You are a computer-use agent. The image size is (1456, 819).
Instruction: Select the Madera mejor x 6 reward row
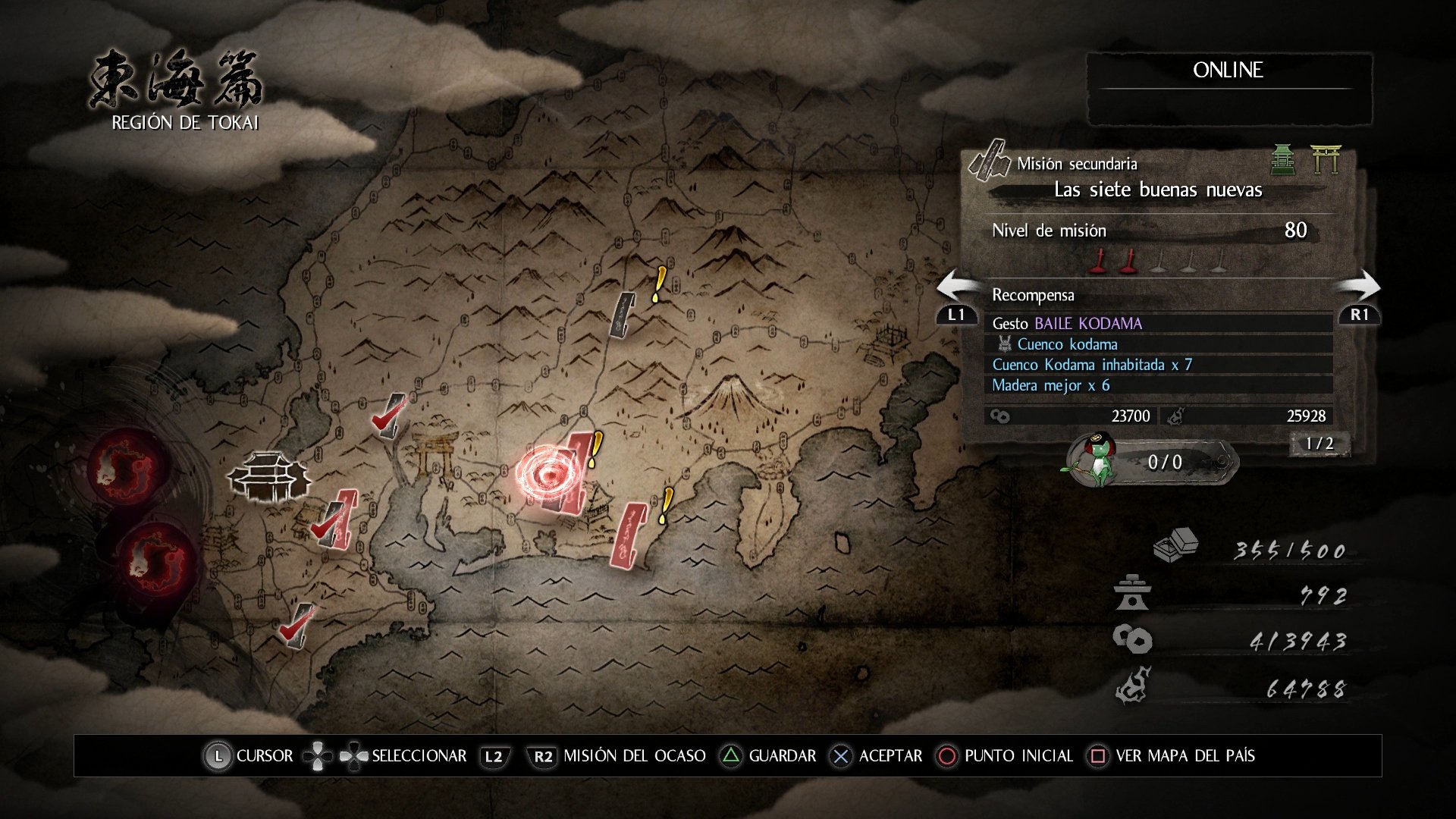(1158, 385)
